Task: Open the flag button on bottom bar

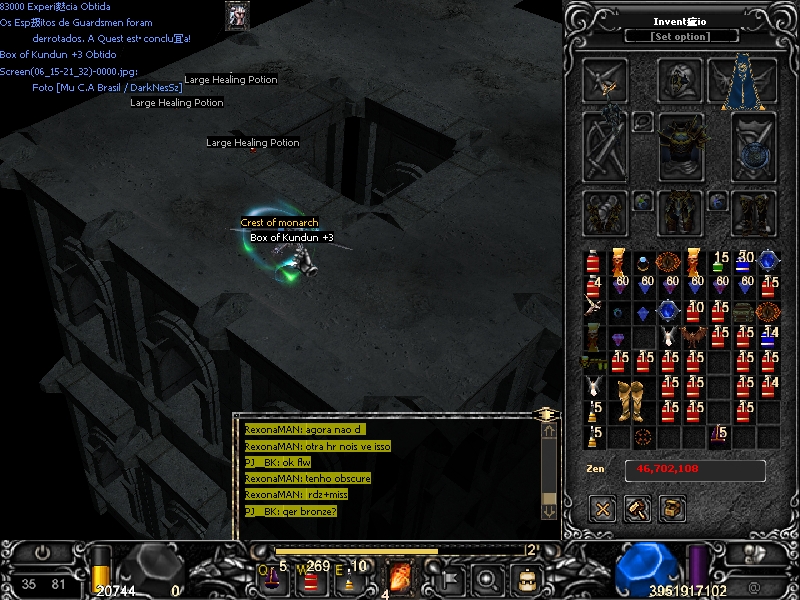Action: tap(448, 578)
